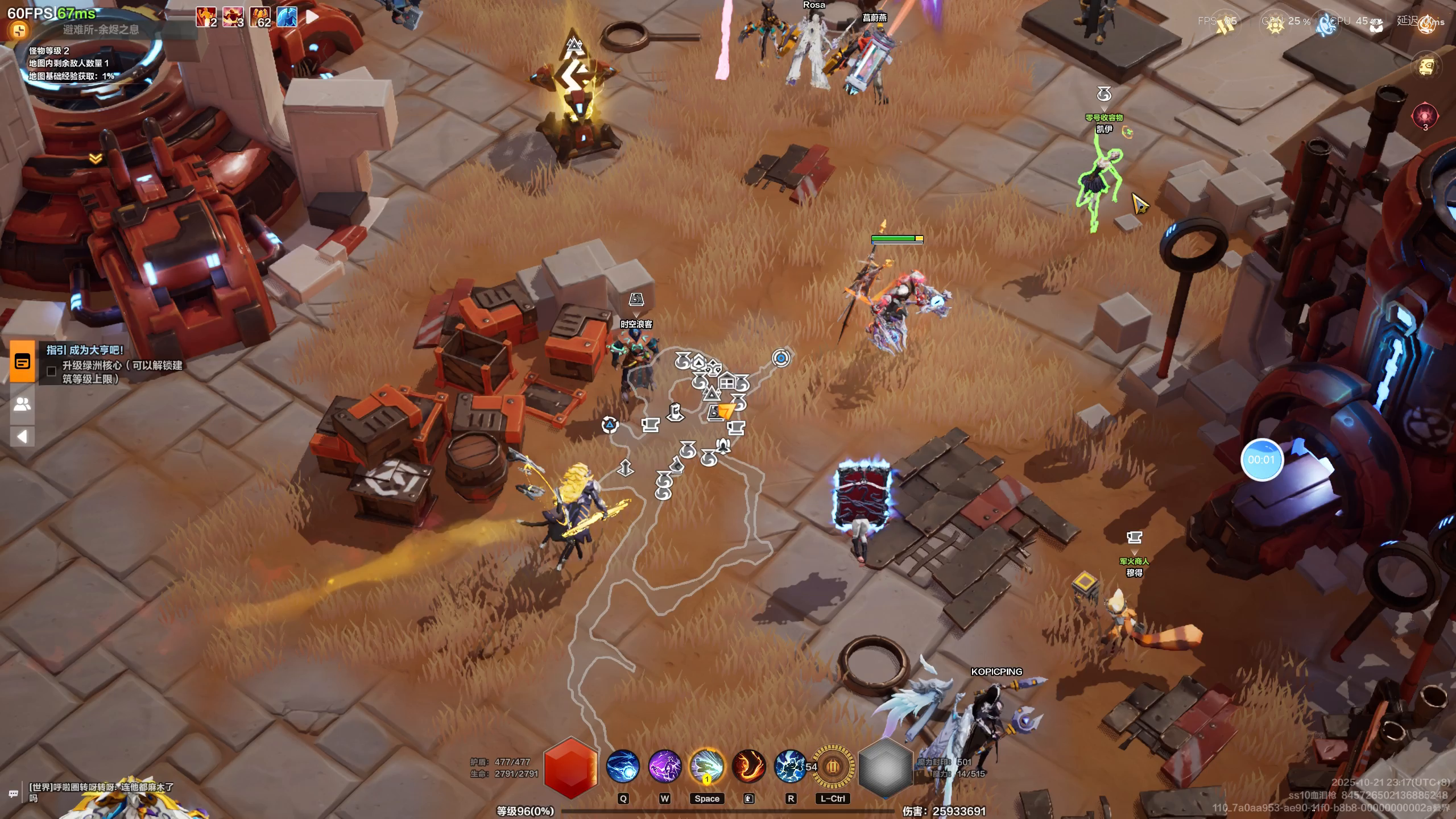The image size is (1456, 819).
Task: Click the red eye icon with count 3
Action: coord(1425,116)
